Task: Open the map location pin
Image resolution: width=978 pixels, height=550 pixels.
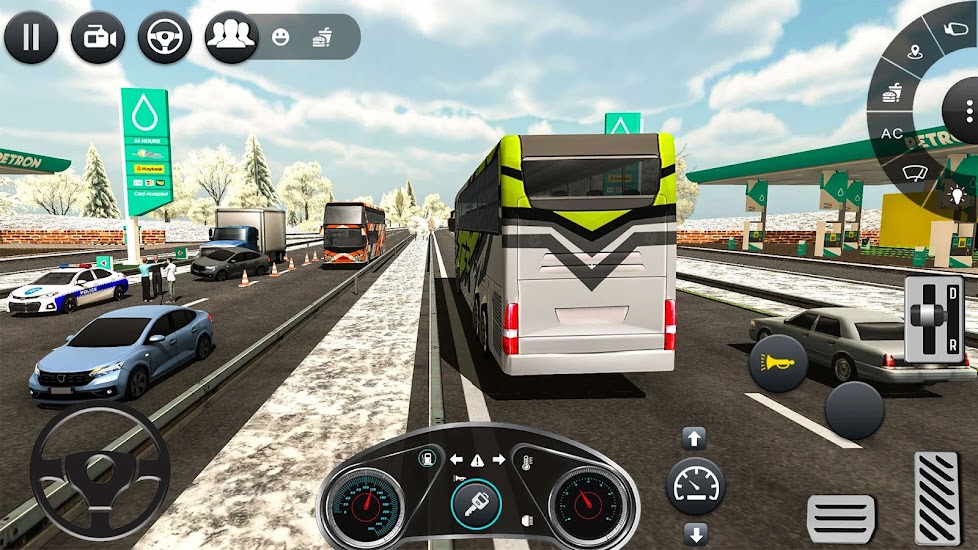Action: pos(914,51)
